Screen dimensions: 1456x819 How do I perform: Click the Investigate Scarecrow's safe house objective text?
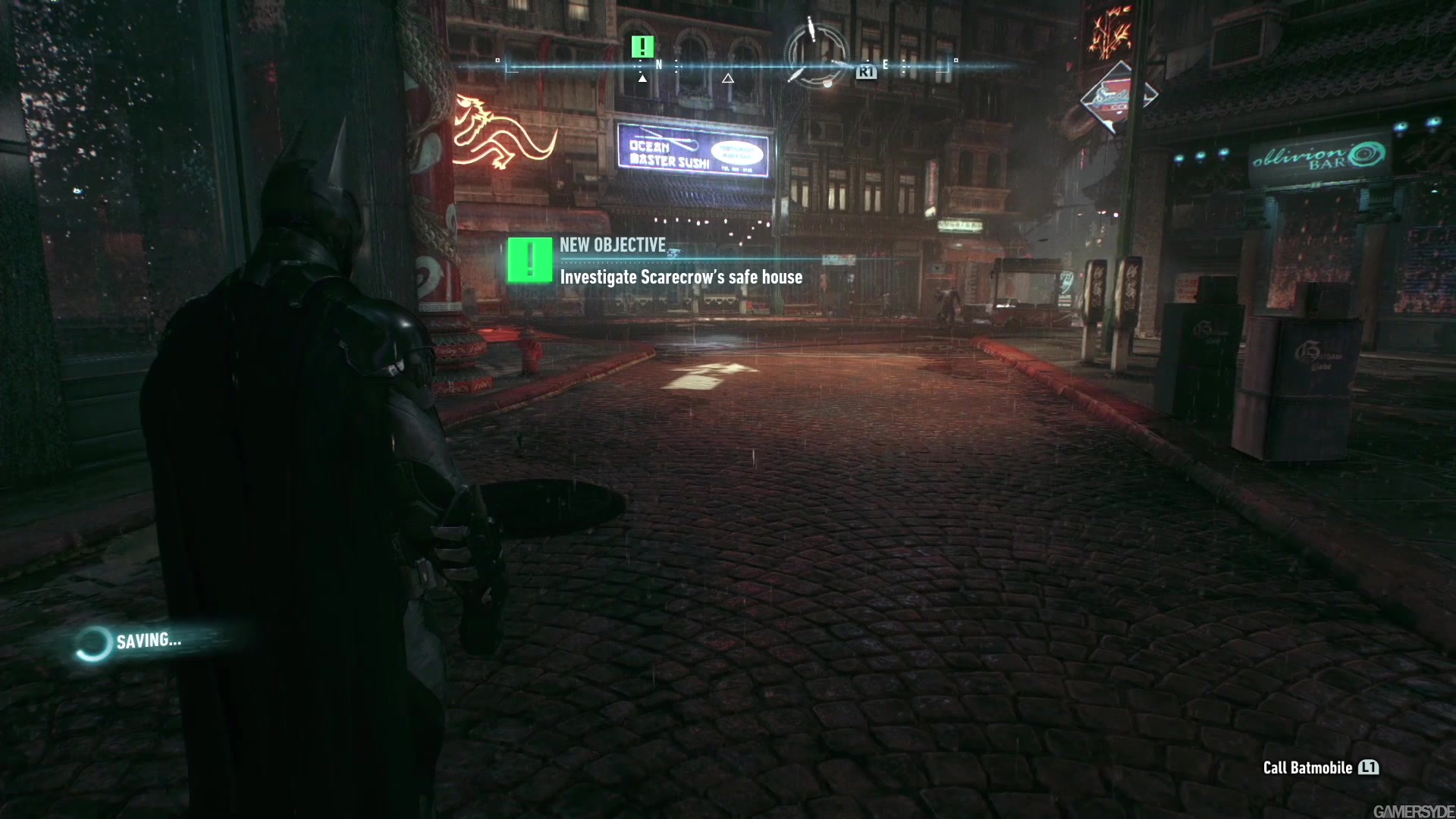coord(681,277)
